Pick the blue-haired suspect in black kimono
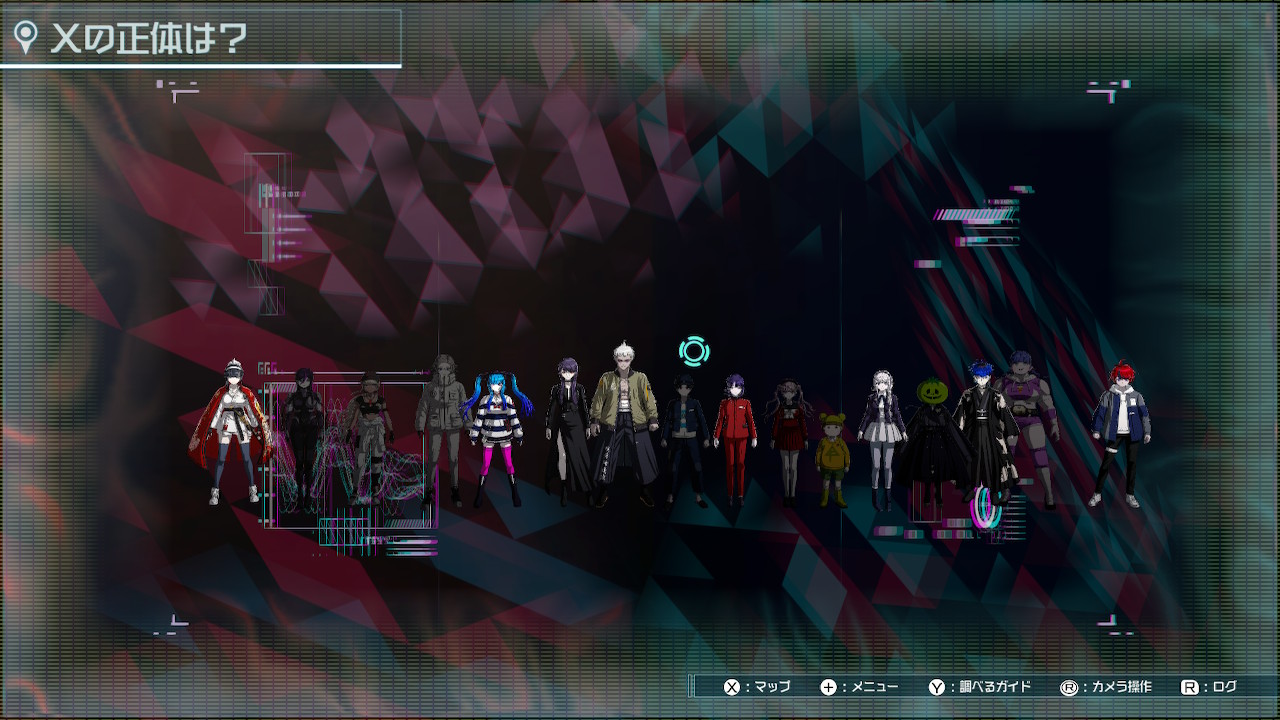The width and height of the screenshot is (1280, 720). pos(980,425)
